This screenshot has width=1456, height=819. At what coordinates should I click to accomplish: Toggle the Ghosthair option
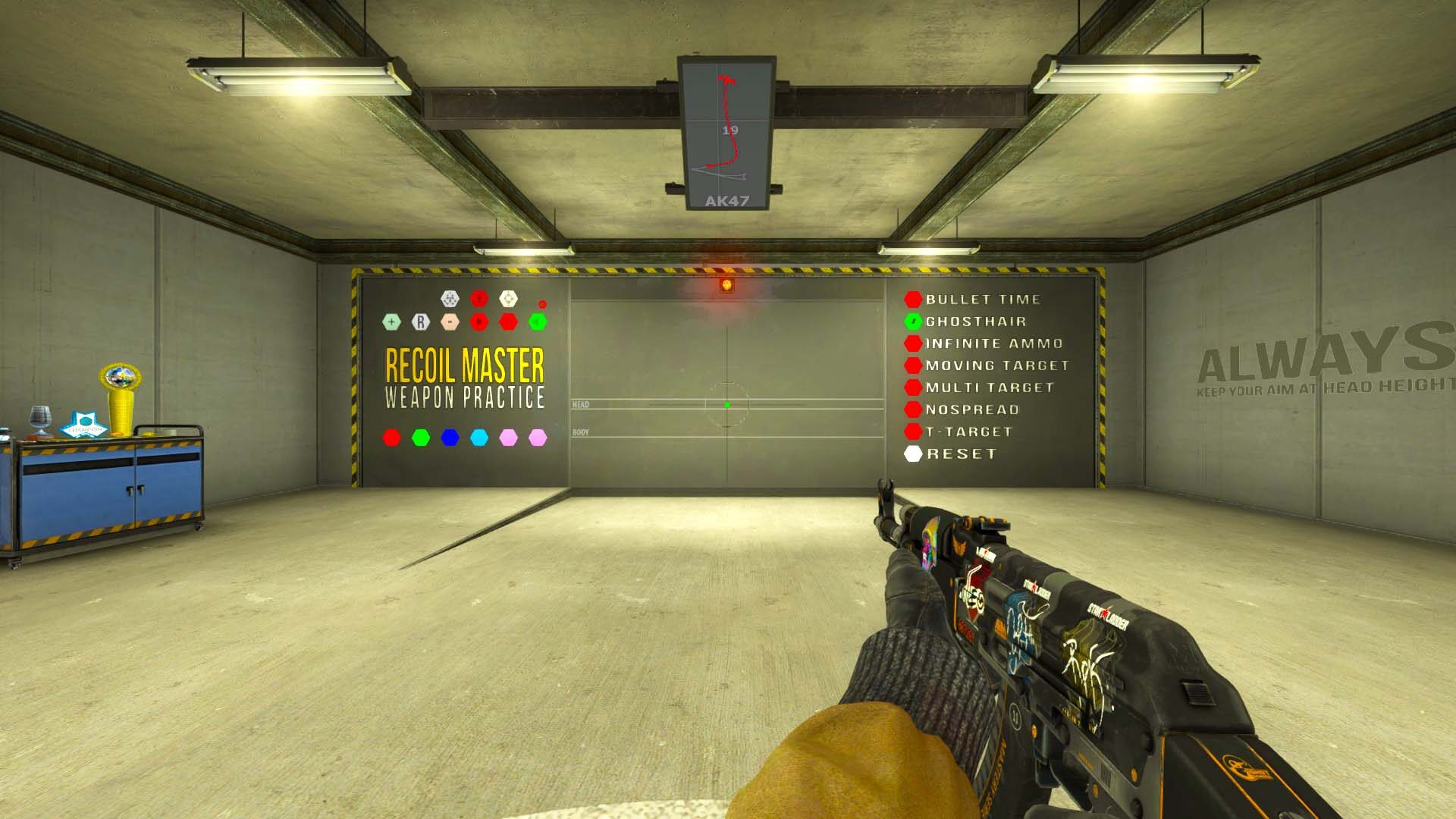913,322
